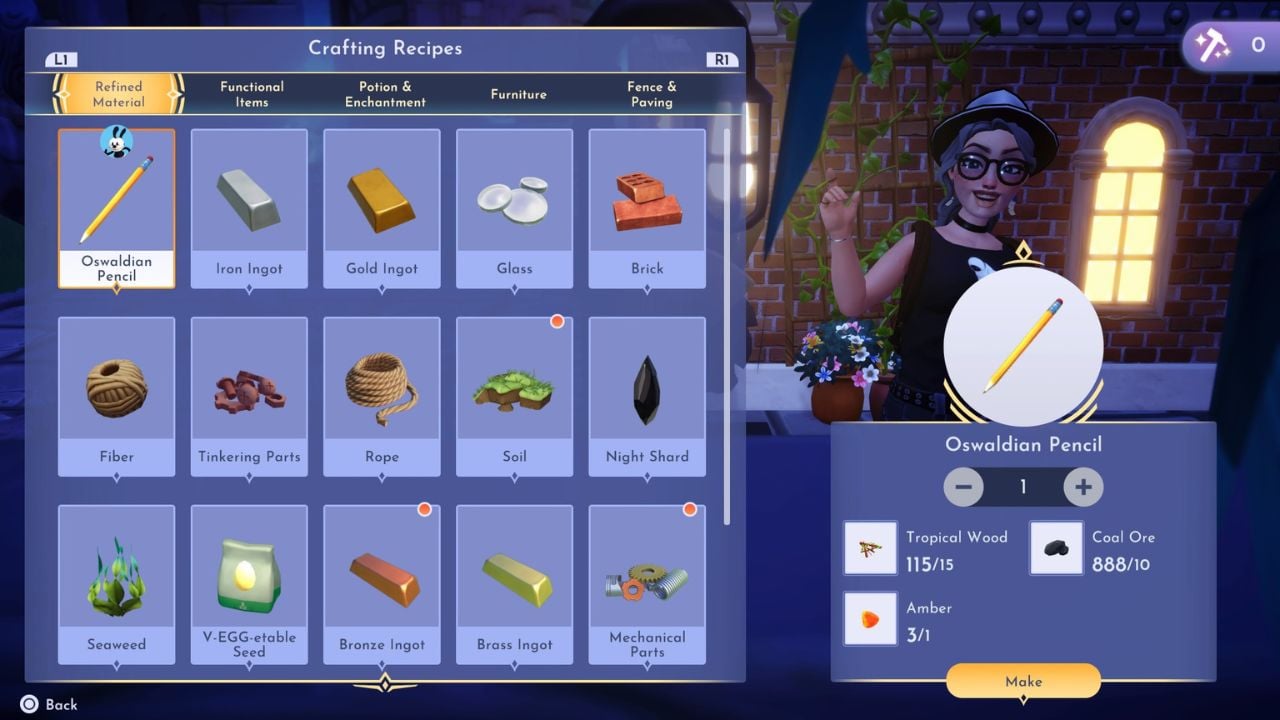Click the Tropical Wood ingredient icon
This screenshot has width=1280, height=720.
pyautogui.click(x=870, y=547)
